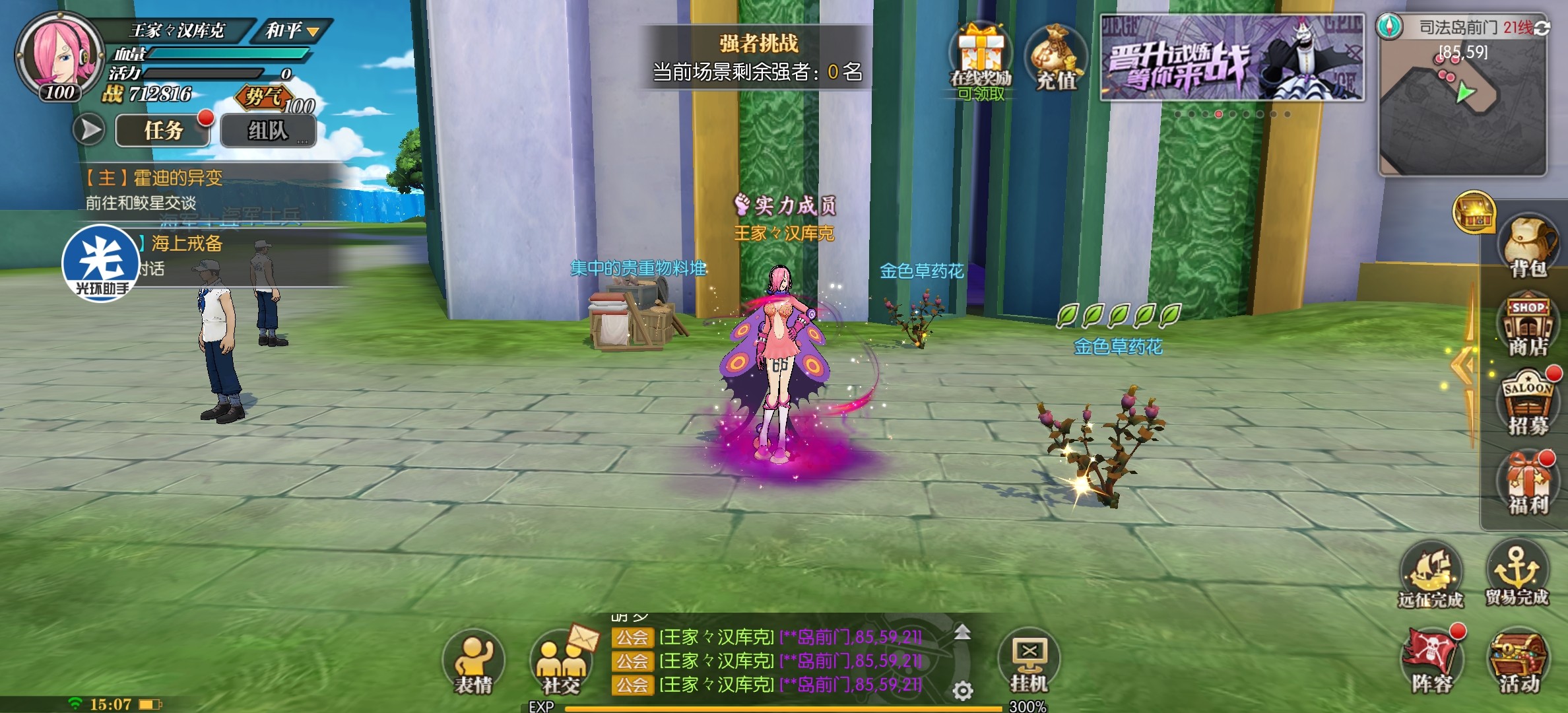Enter the 商店 shop
This screenshot has height=713, width=1568.
point(1528,327)
